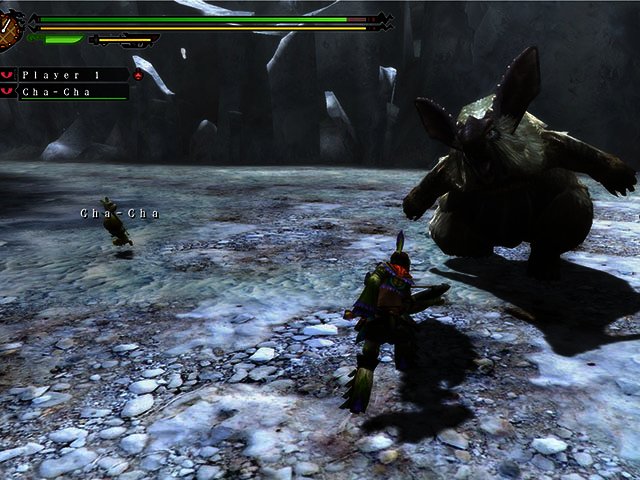Click the quest timer clock icon

tap(10, 30)
